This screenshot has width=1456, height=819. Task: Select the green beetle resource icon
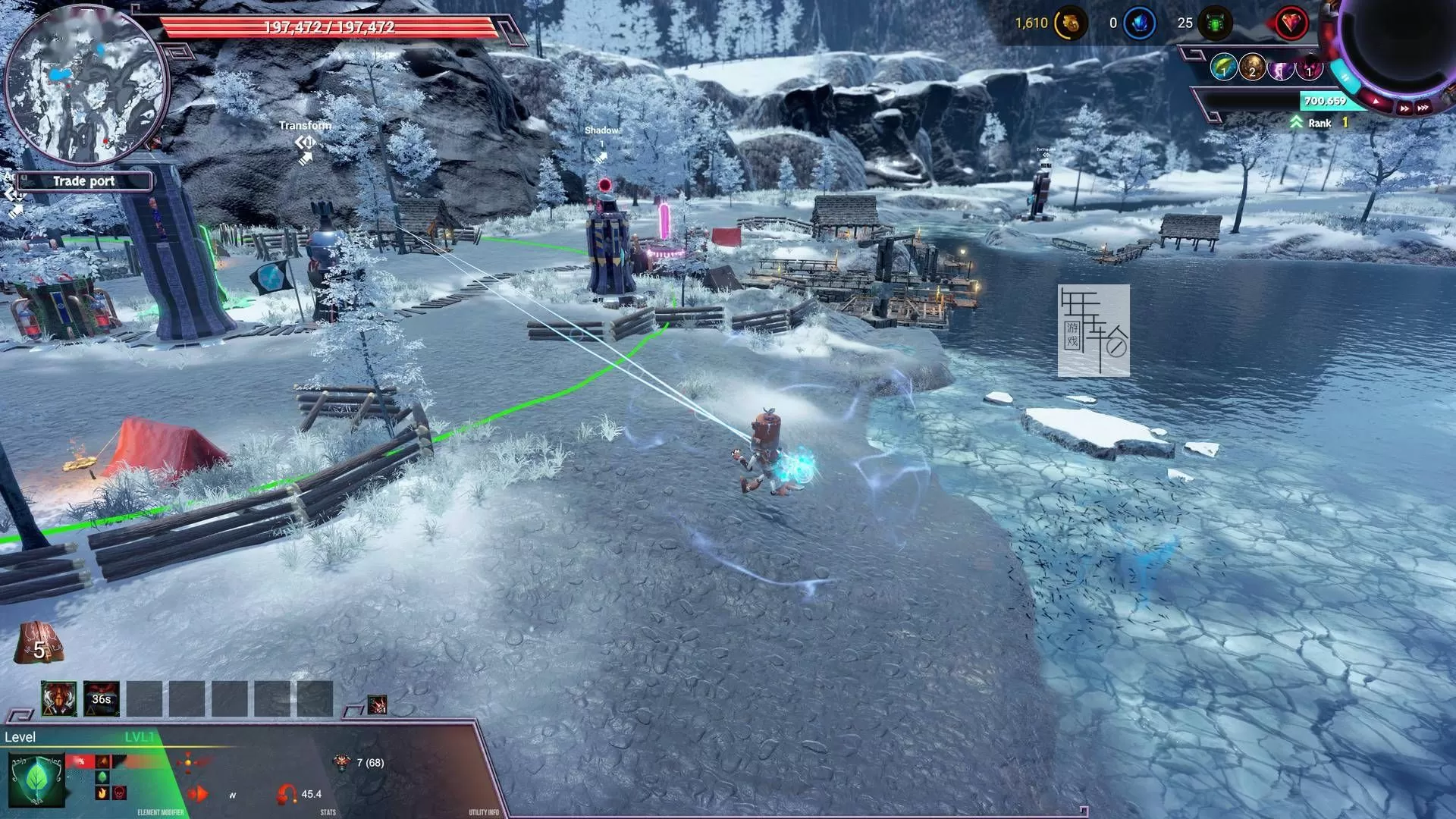1215,24
